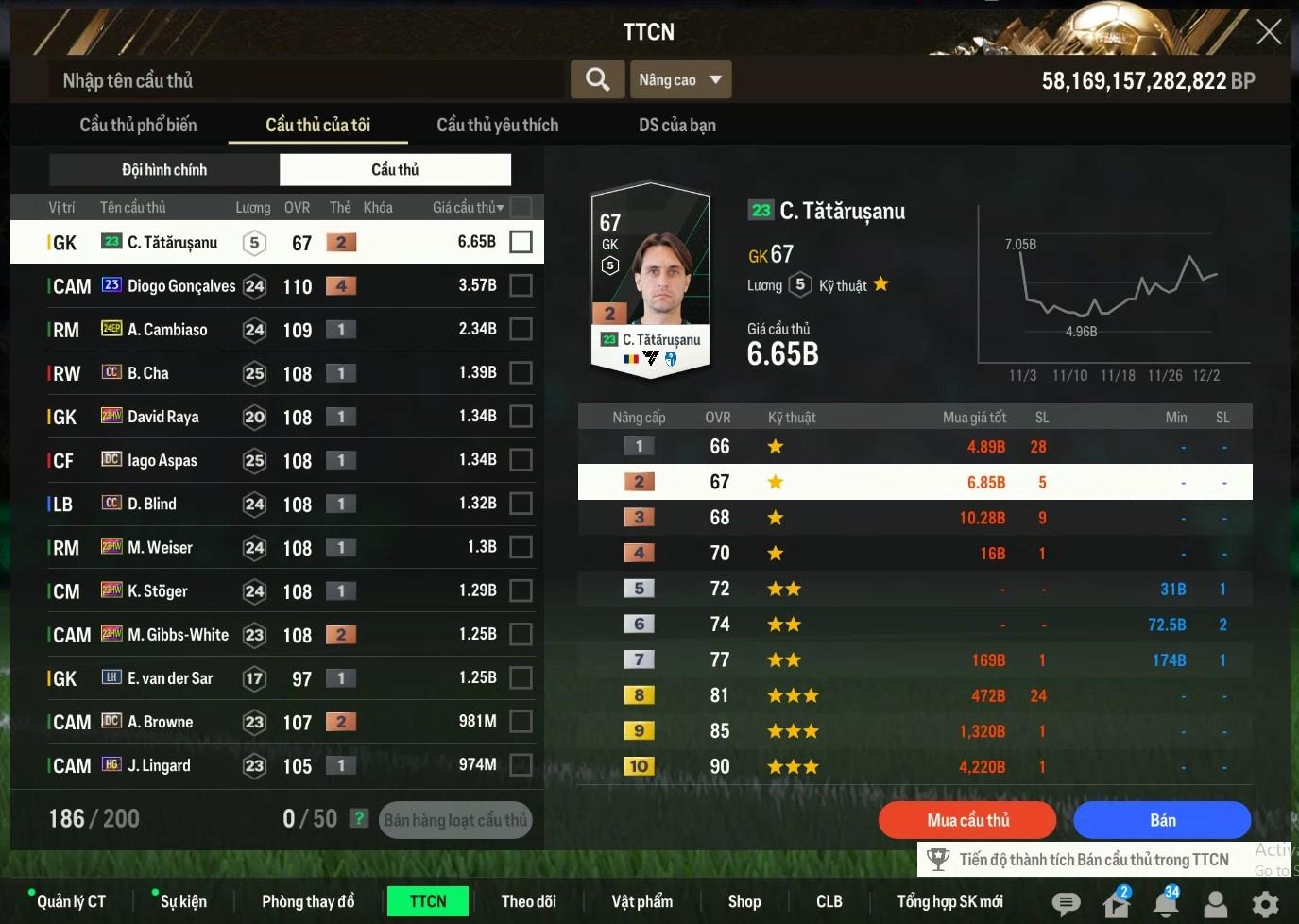Go to Quản lý CT menu
This screenshot has height=924, width=1299.
[71, 901]
